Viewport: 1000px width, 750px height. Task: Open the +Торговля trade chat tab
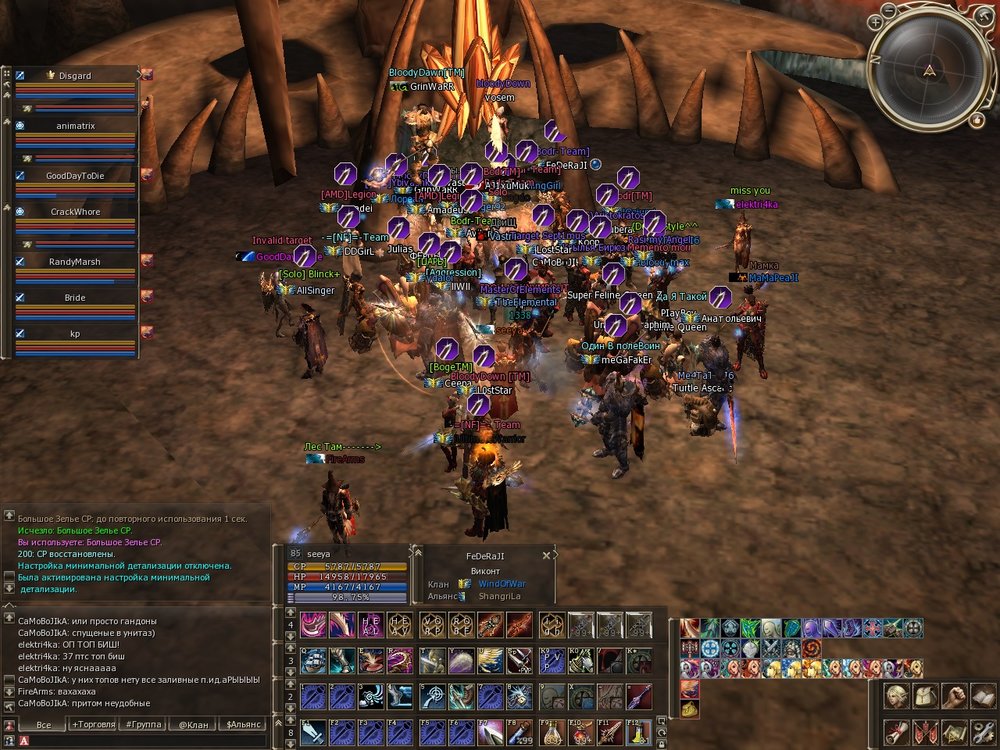(x=93, y=723)
